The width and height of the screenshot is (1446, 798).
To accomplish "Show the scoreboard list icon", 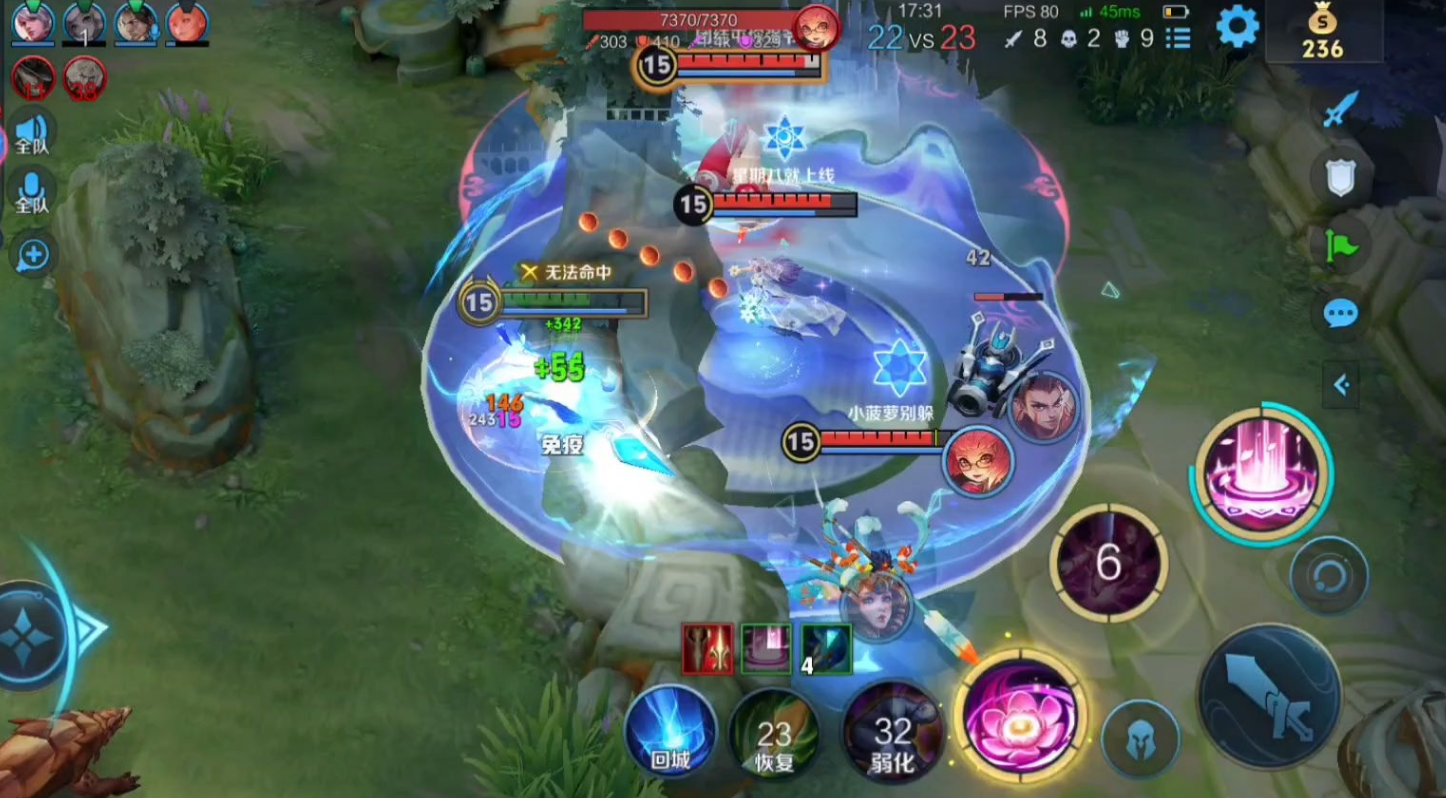I will click(x=1179, y=39).
